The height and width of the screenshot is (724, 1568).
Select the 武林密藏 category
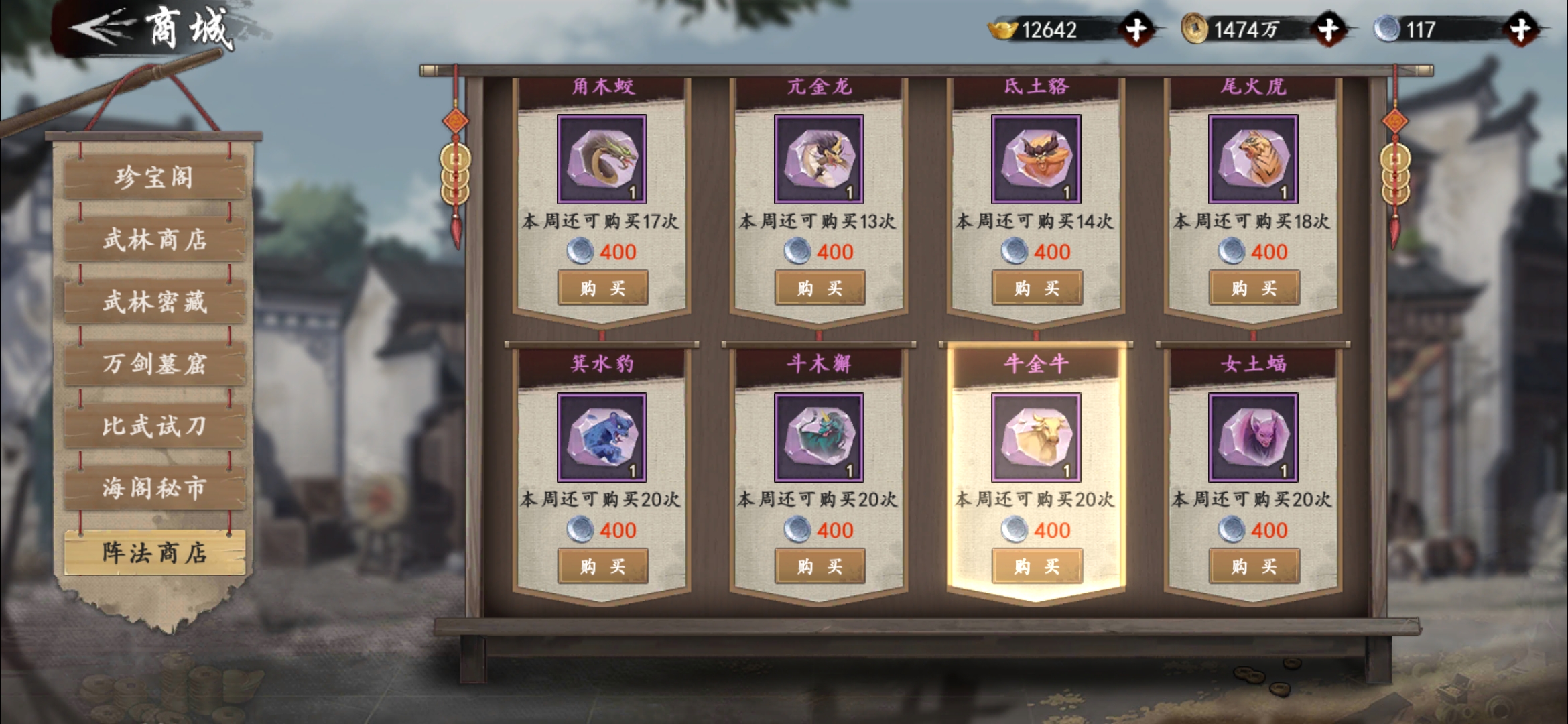click(155, 302)
